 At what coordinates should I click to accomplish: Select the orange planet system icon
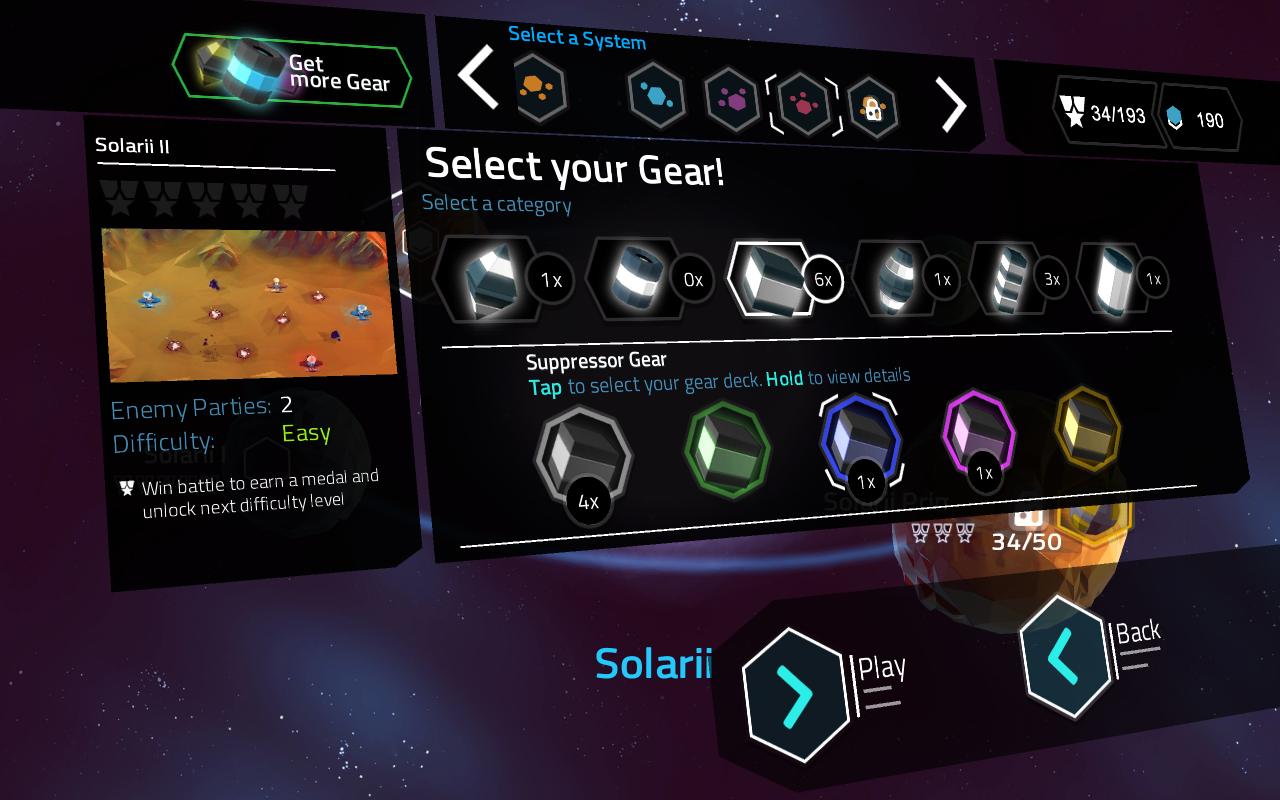[x=540, y=88]
